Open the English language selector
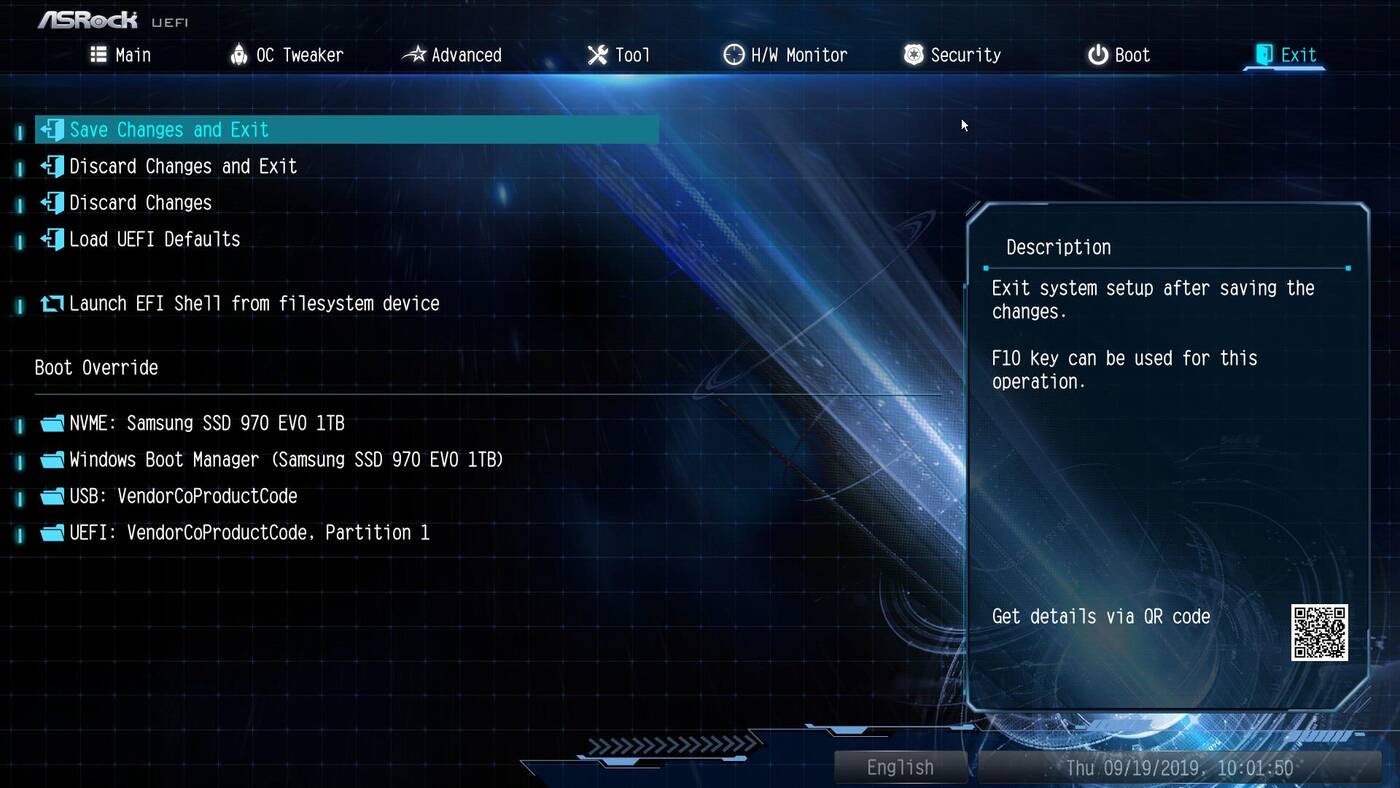1400x788 pixels. coord(900,767)
